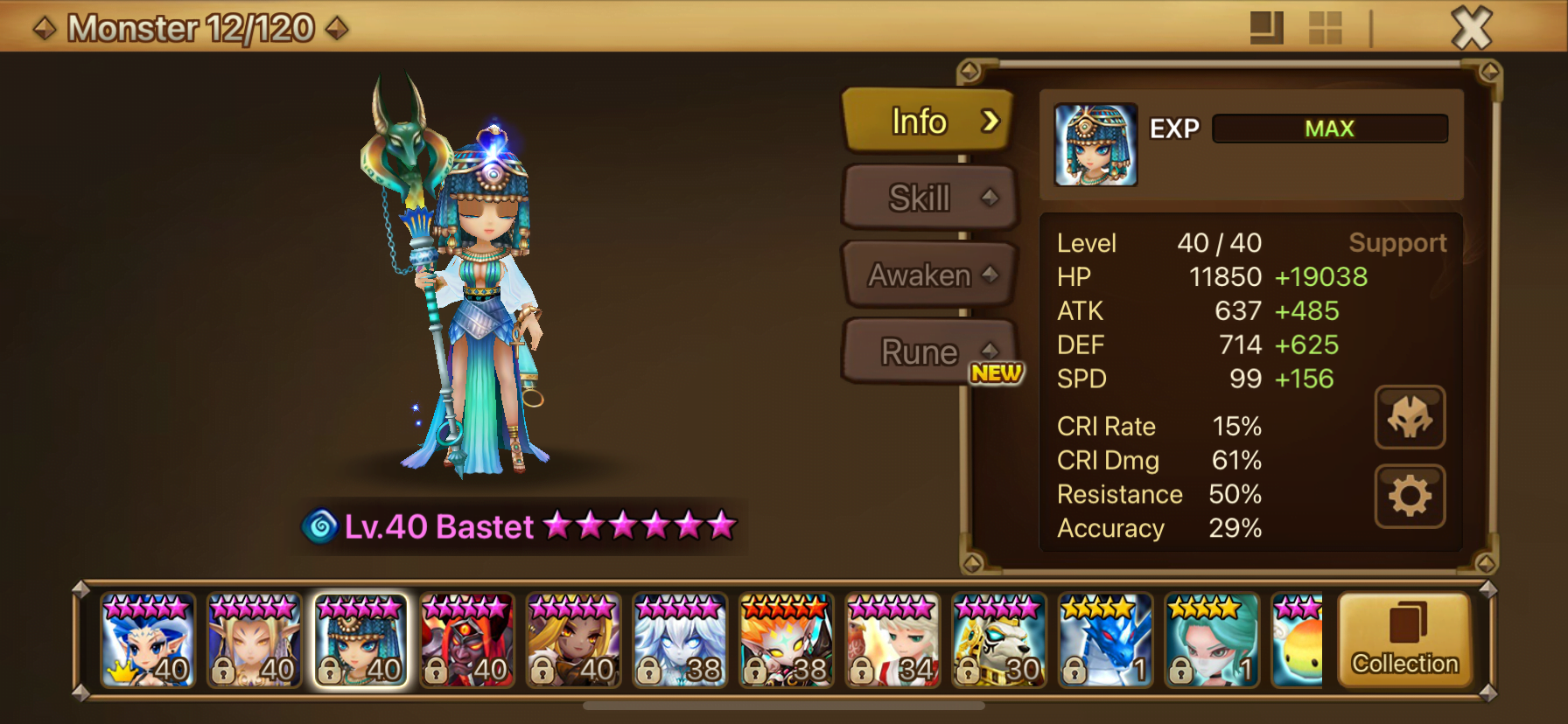Click the gear settings icon

point(1410,497)
